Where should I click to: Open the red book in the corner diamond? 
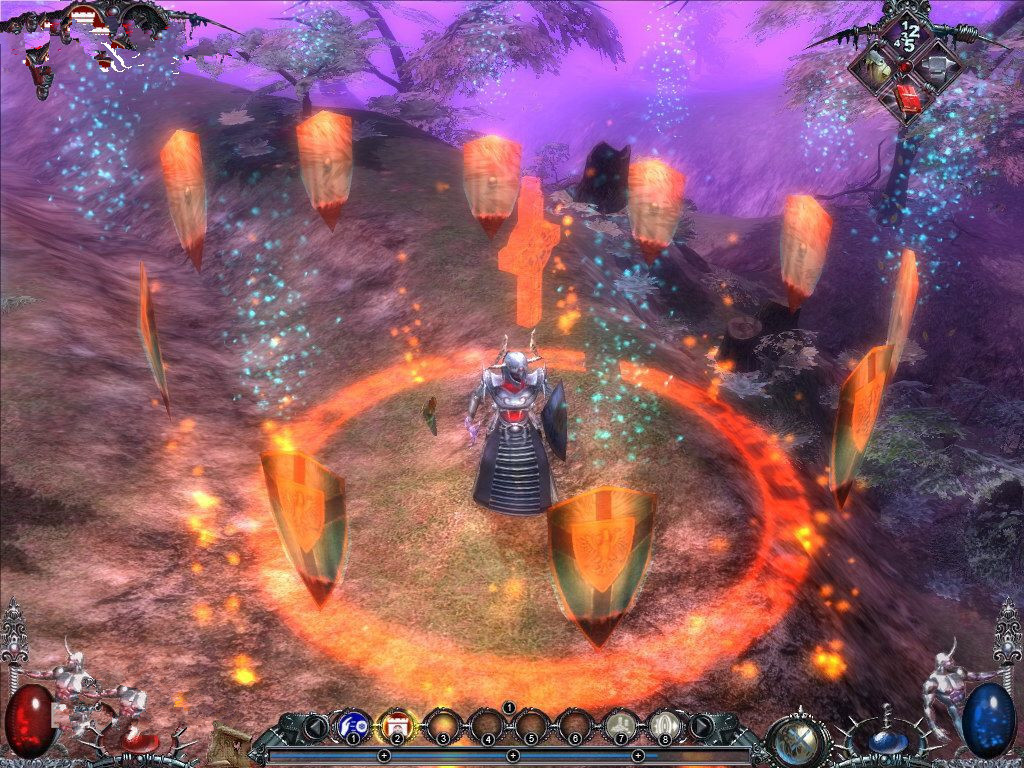907,97
